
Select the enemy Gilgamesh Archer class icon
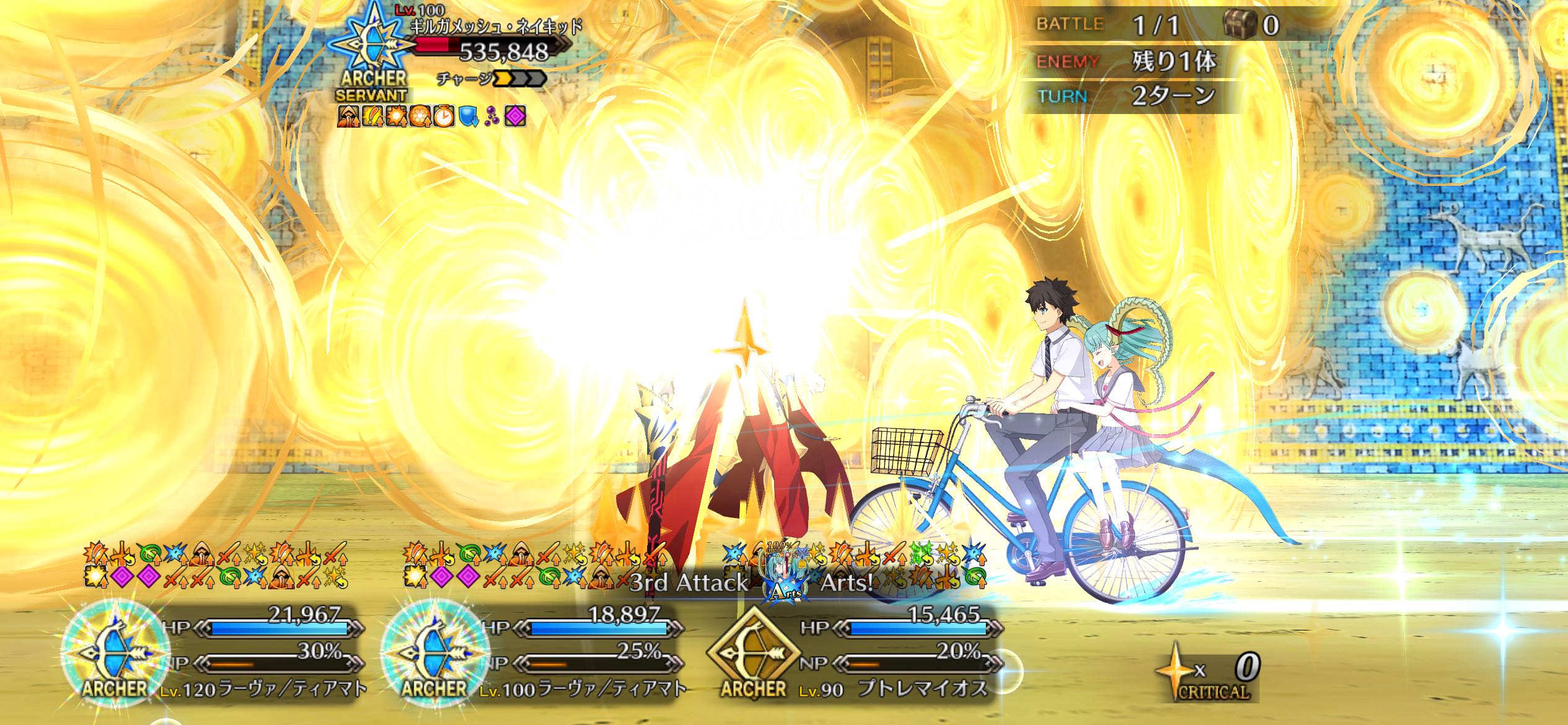click(371, 42)
